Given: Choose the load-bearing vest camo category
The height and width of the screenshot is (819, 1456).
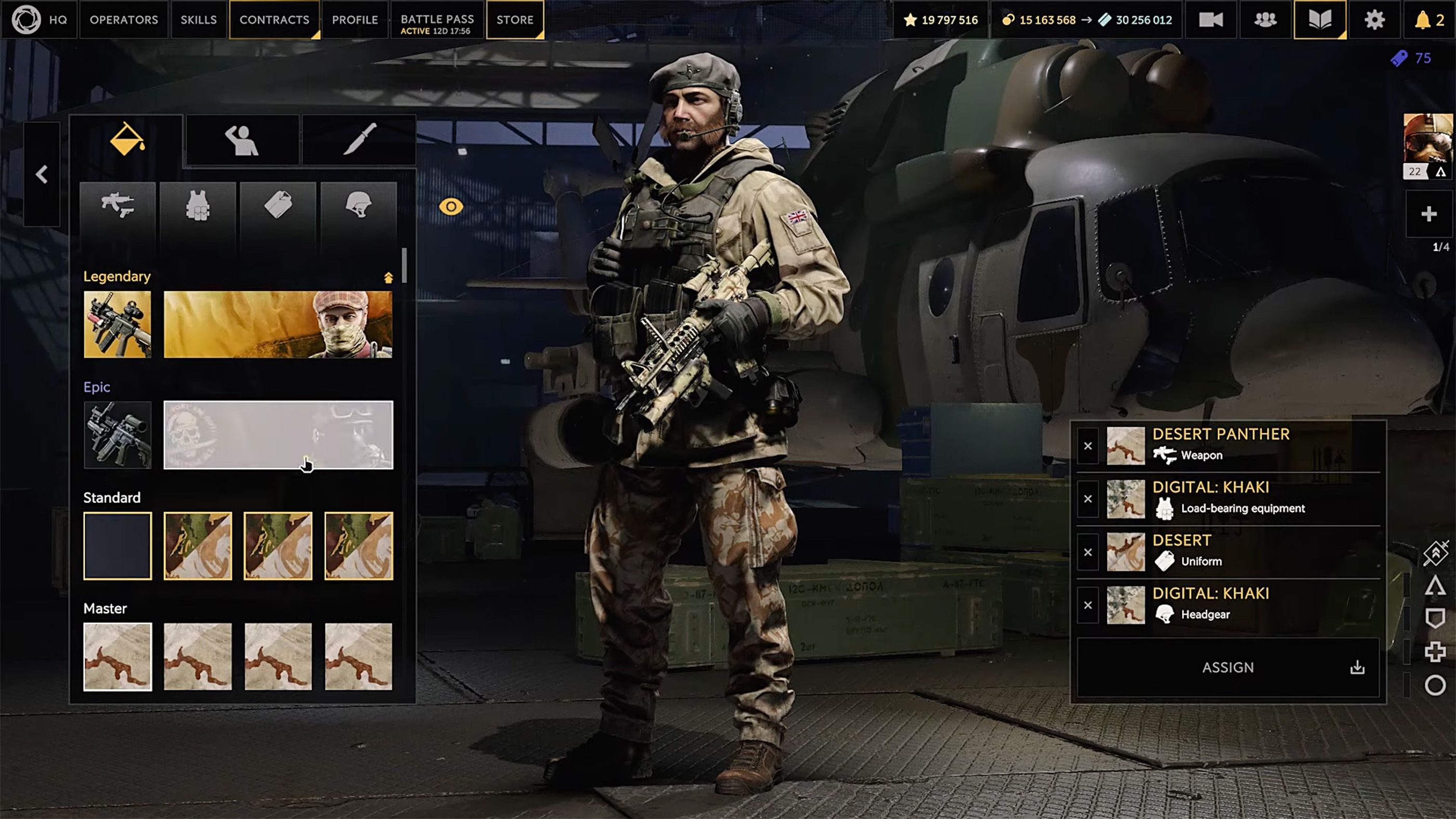Looking at the screenshot, I should coord(198,204).
